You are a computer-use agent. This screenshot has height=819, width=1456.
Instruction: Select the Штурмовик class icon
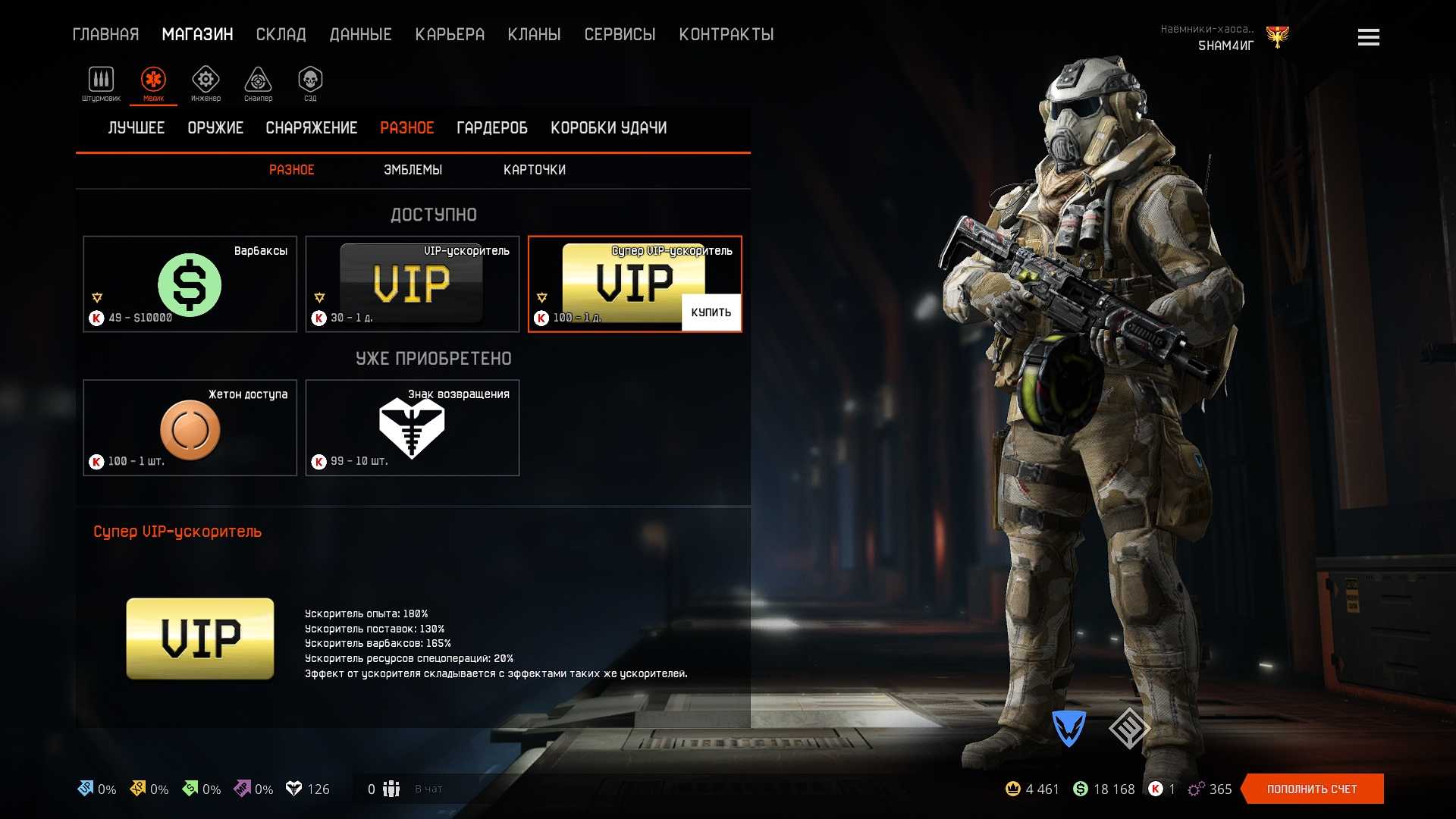(101, 80)
